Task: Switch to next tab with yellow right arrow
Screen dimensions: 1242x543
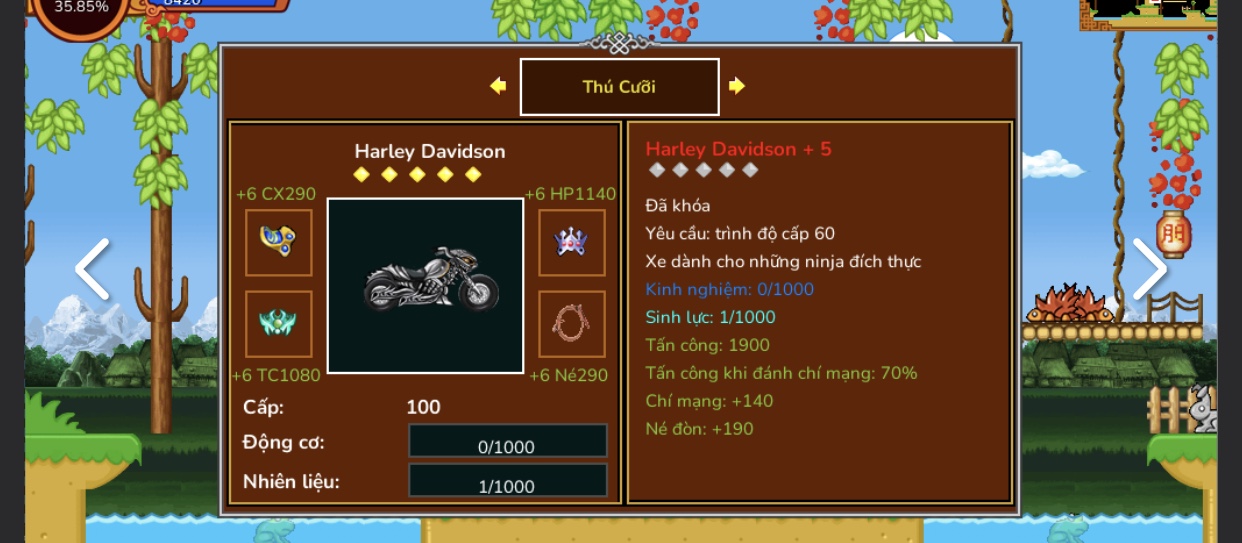Action: tap(737, 86)
